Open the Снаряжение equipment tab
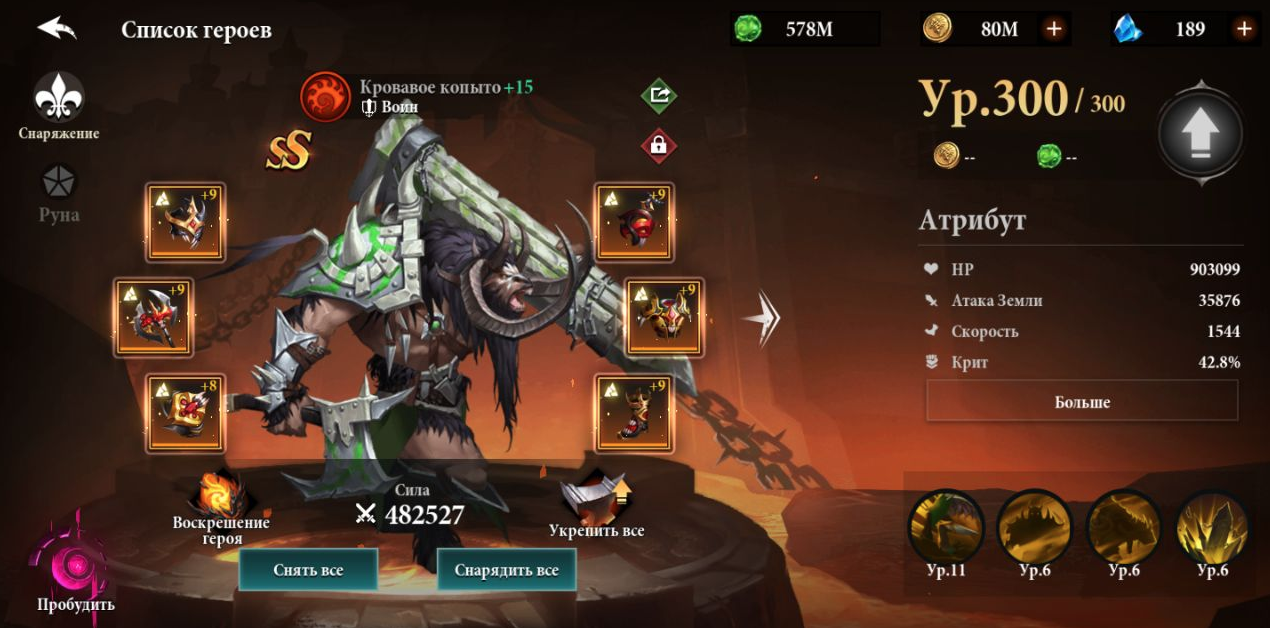 coord(59,99)
